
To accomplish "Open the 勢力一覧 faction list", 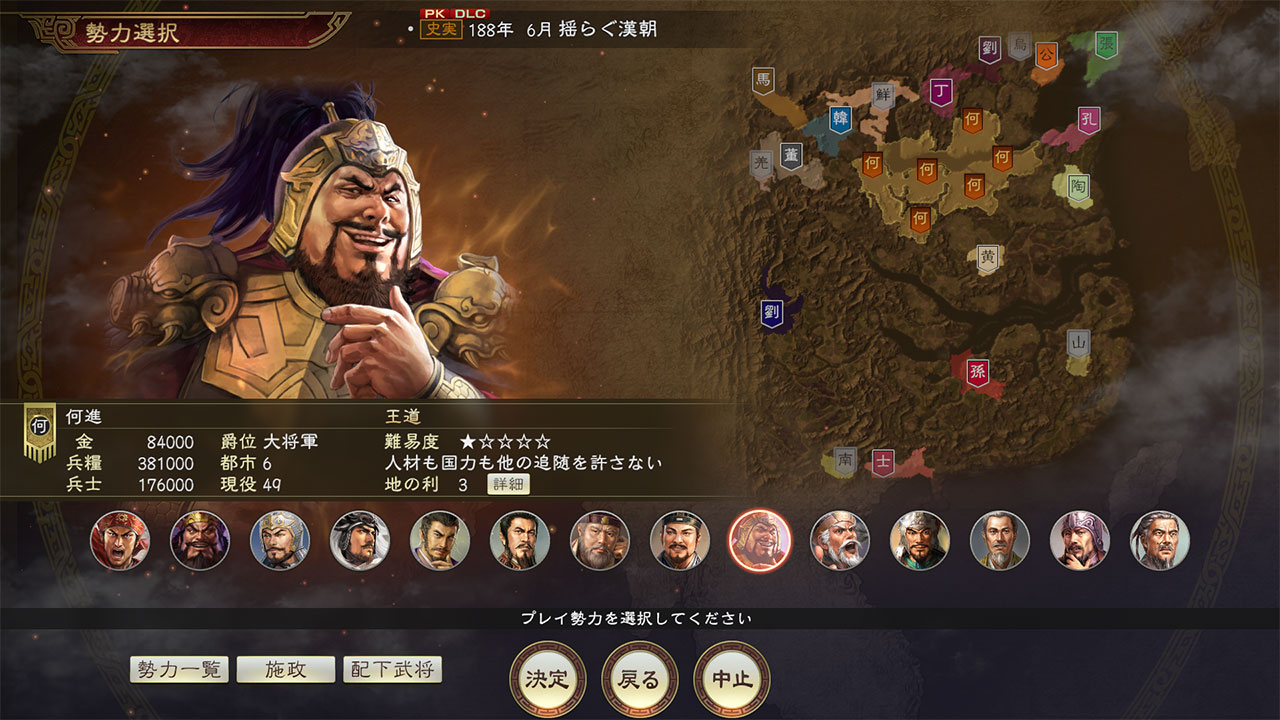I will [x=179, y=669].
